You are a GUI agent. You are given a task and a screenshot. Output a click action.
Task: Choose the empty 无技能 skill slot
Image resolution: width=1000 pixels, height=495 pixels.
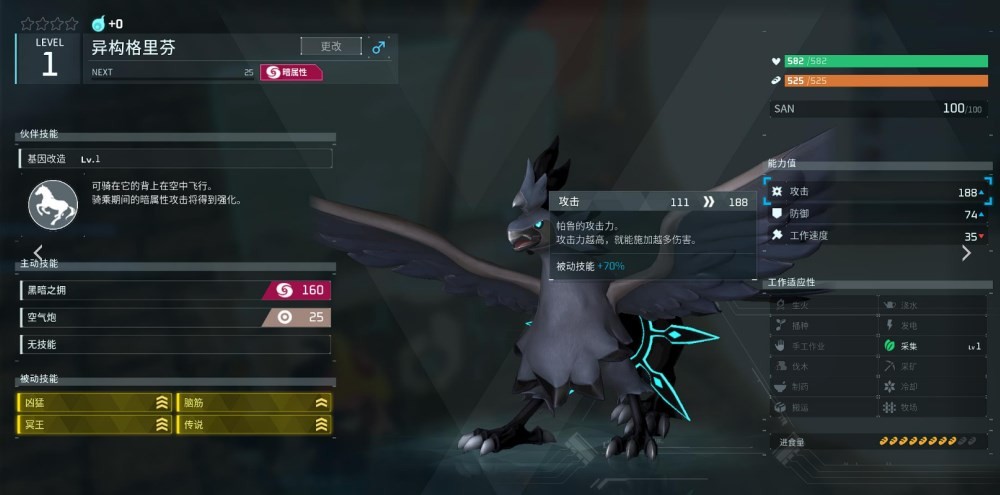pos(175,344)
